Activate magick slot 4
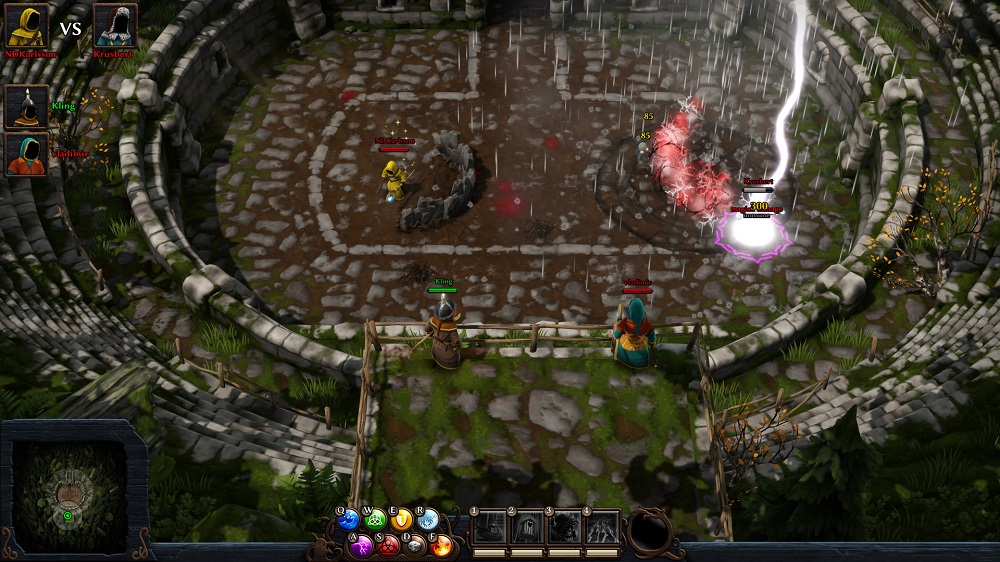This screenshot has width=1000, height=562. 601,528
